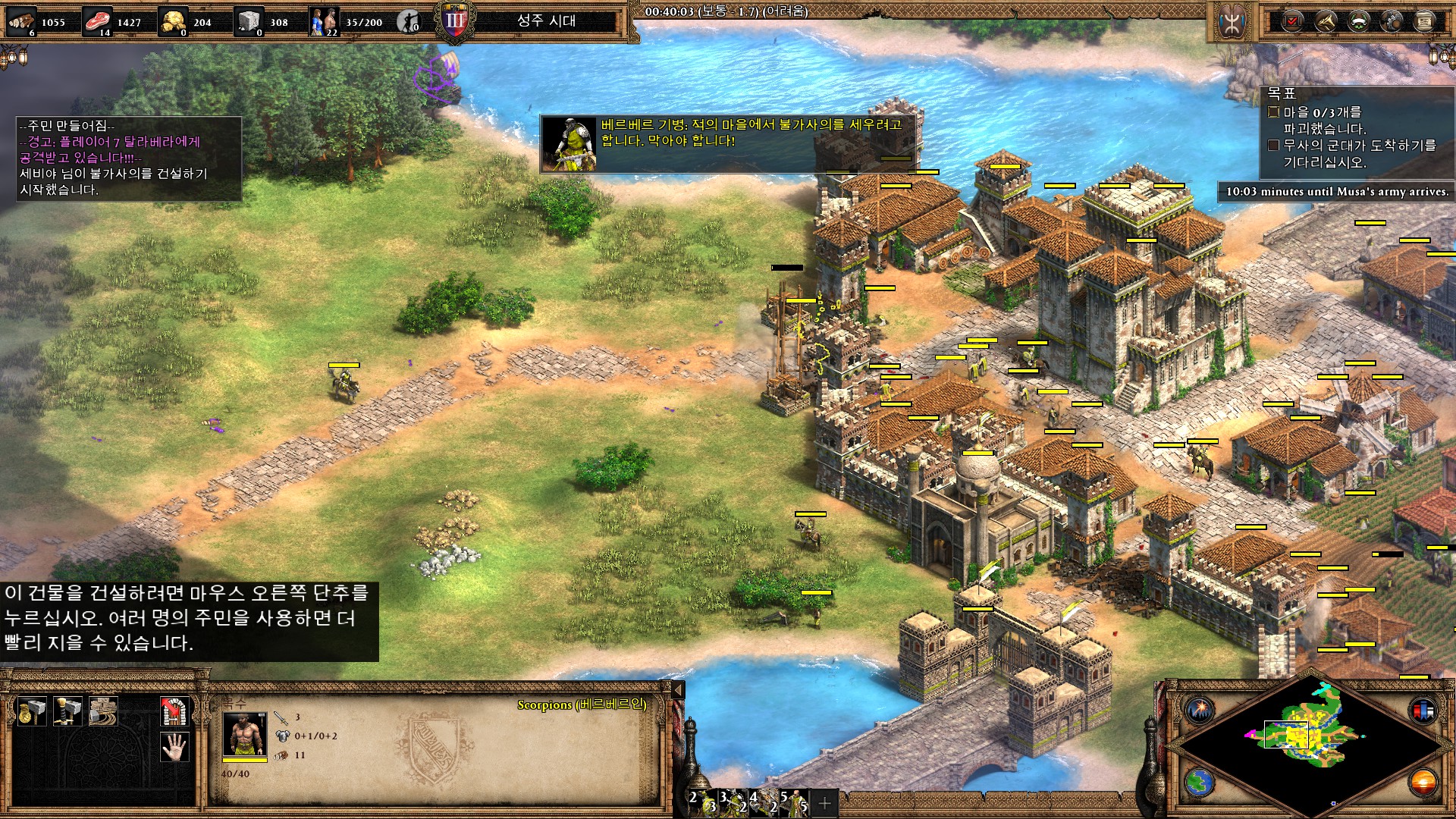The height and width of the screenshot is (819, 1456).
Task: Activate the minimap flare signal button
Action: pos(1201,711)
